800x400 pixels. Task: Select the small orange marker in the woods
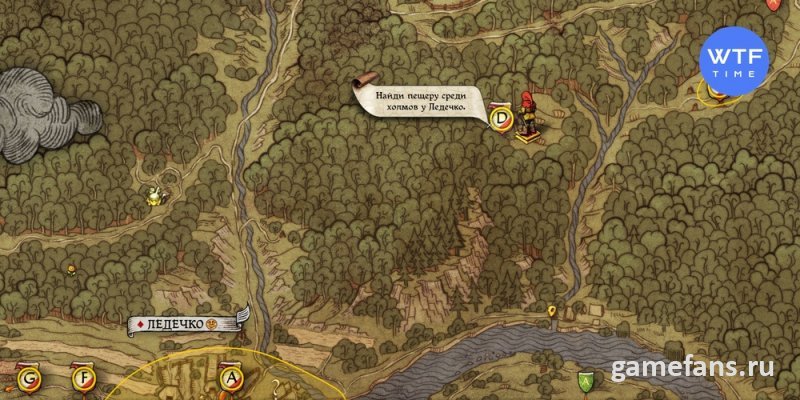71,268
